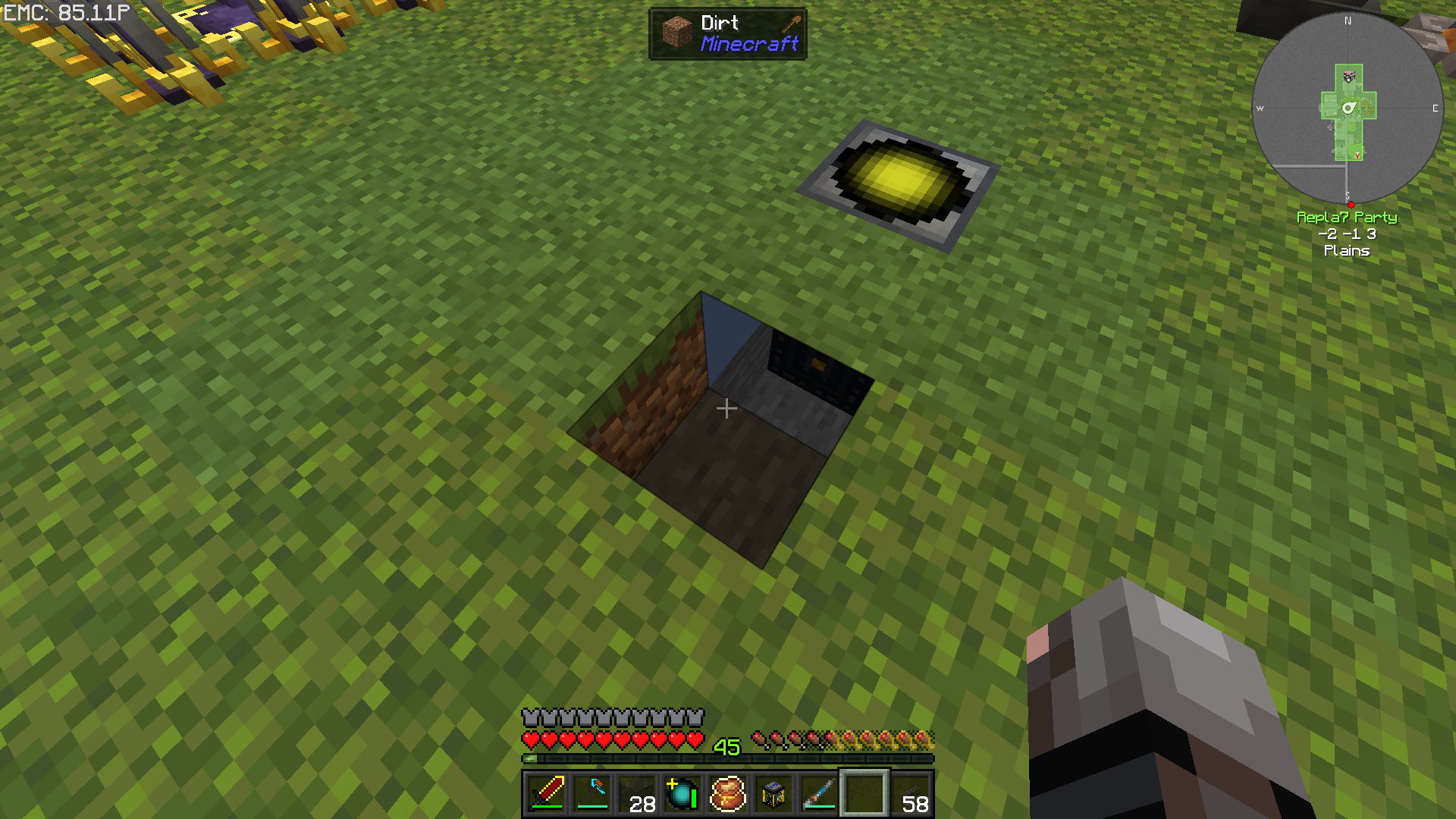Click the empty selected hotbar slot
This screenshot has height=819, width=1456.
[x=864, y=795]
